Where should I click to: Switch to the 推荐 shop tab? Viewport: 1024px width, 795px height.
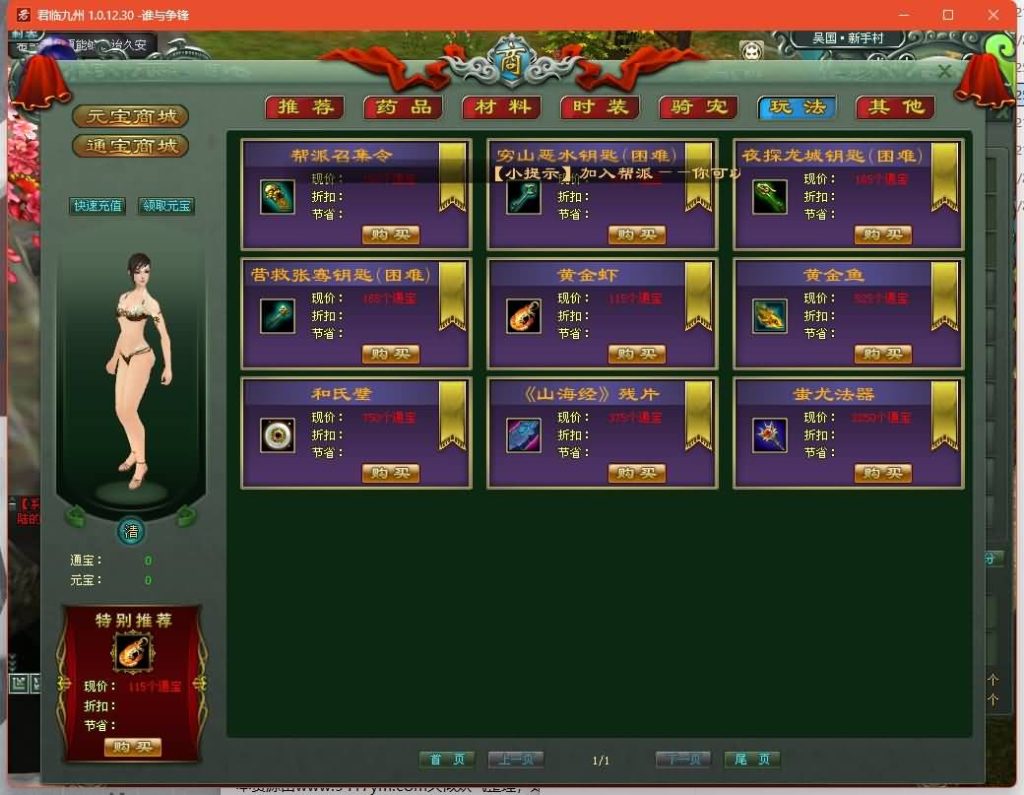click(x=304, y=107)
